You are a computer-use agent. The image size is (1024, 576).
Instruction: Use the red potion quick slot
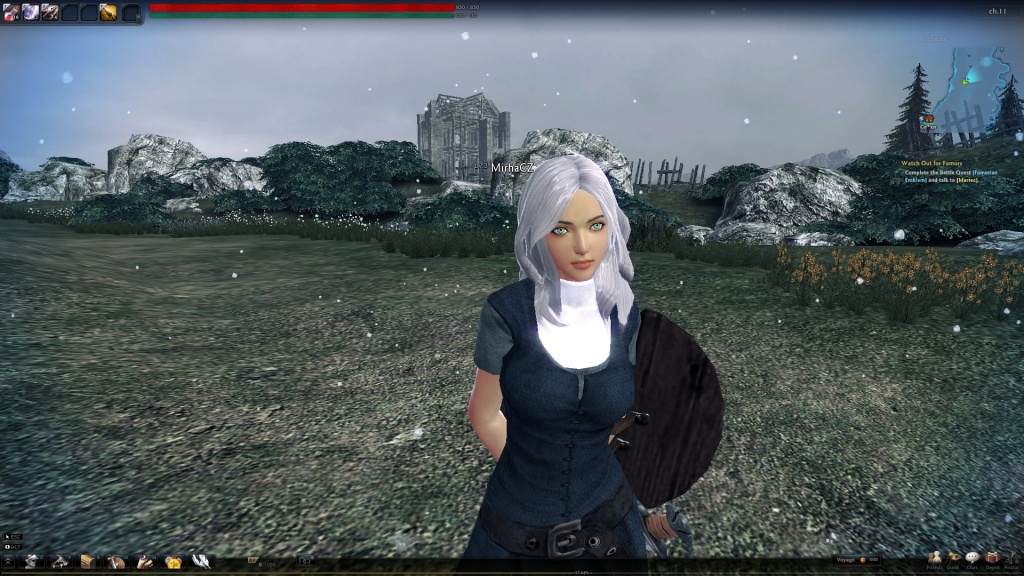[x=11, y=12]
